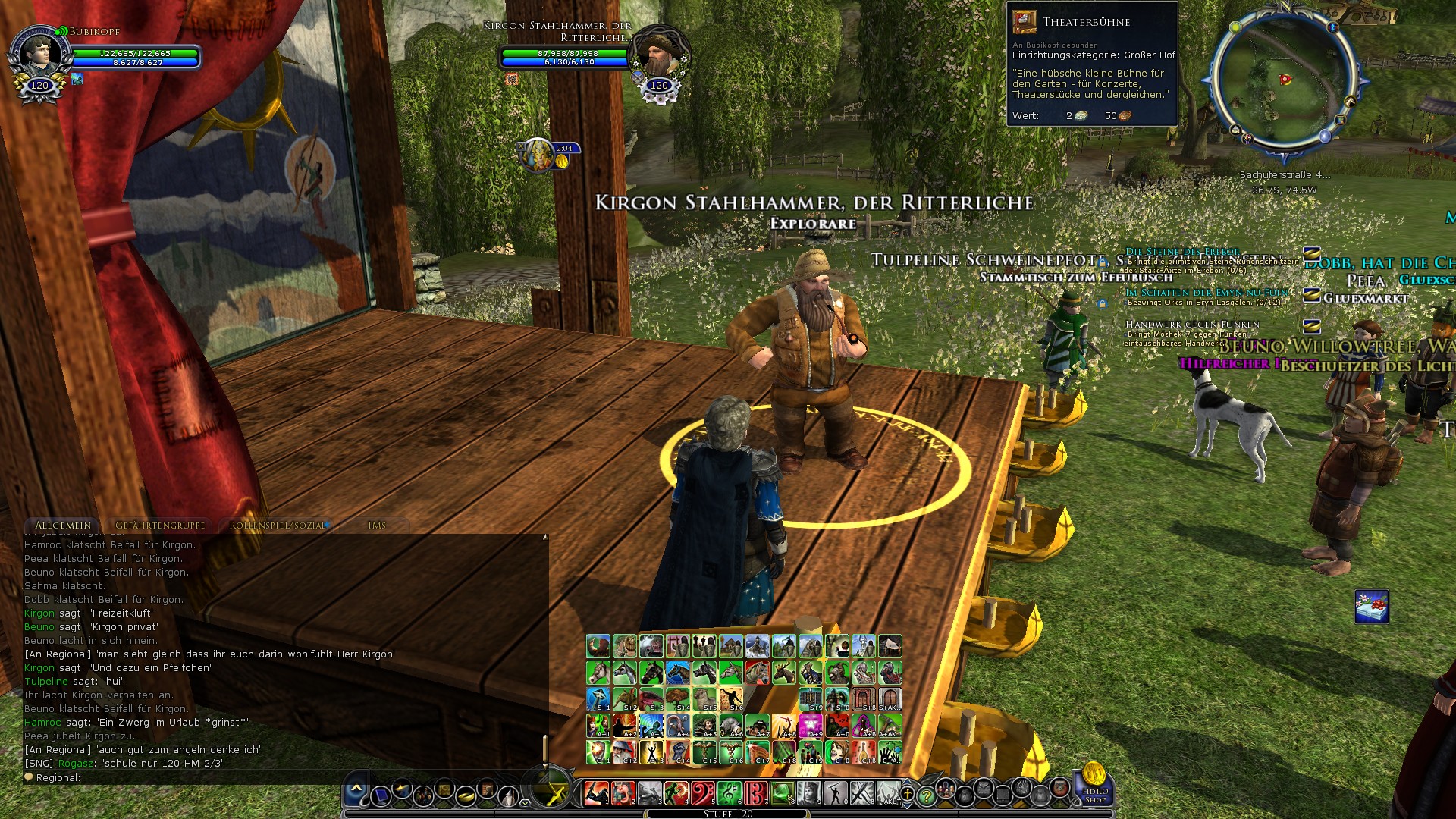Activate the sword skill in quickslot 1

[x=595, y=794]
